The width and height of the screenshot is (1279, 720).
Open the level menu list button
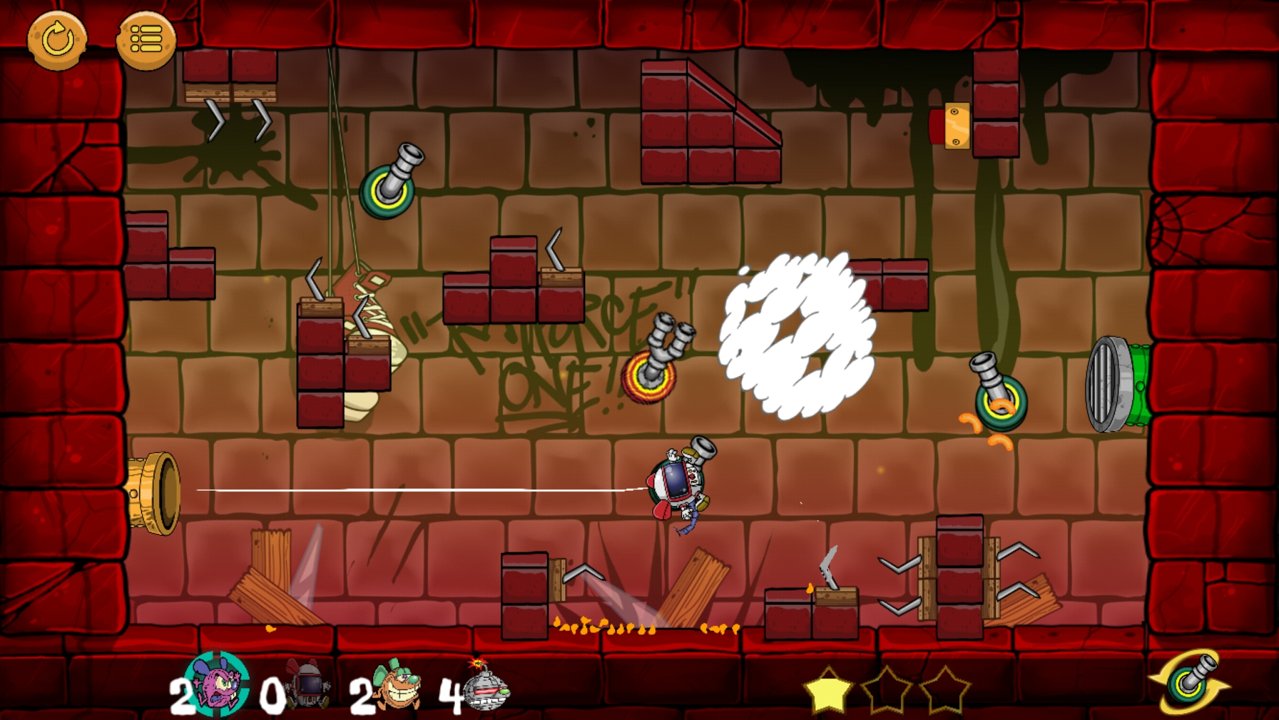pyautogui.click(x=146, y=40)
